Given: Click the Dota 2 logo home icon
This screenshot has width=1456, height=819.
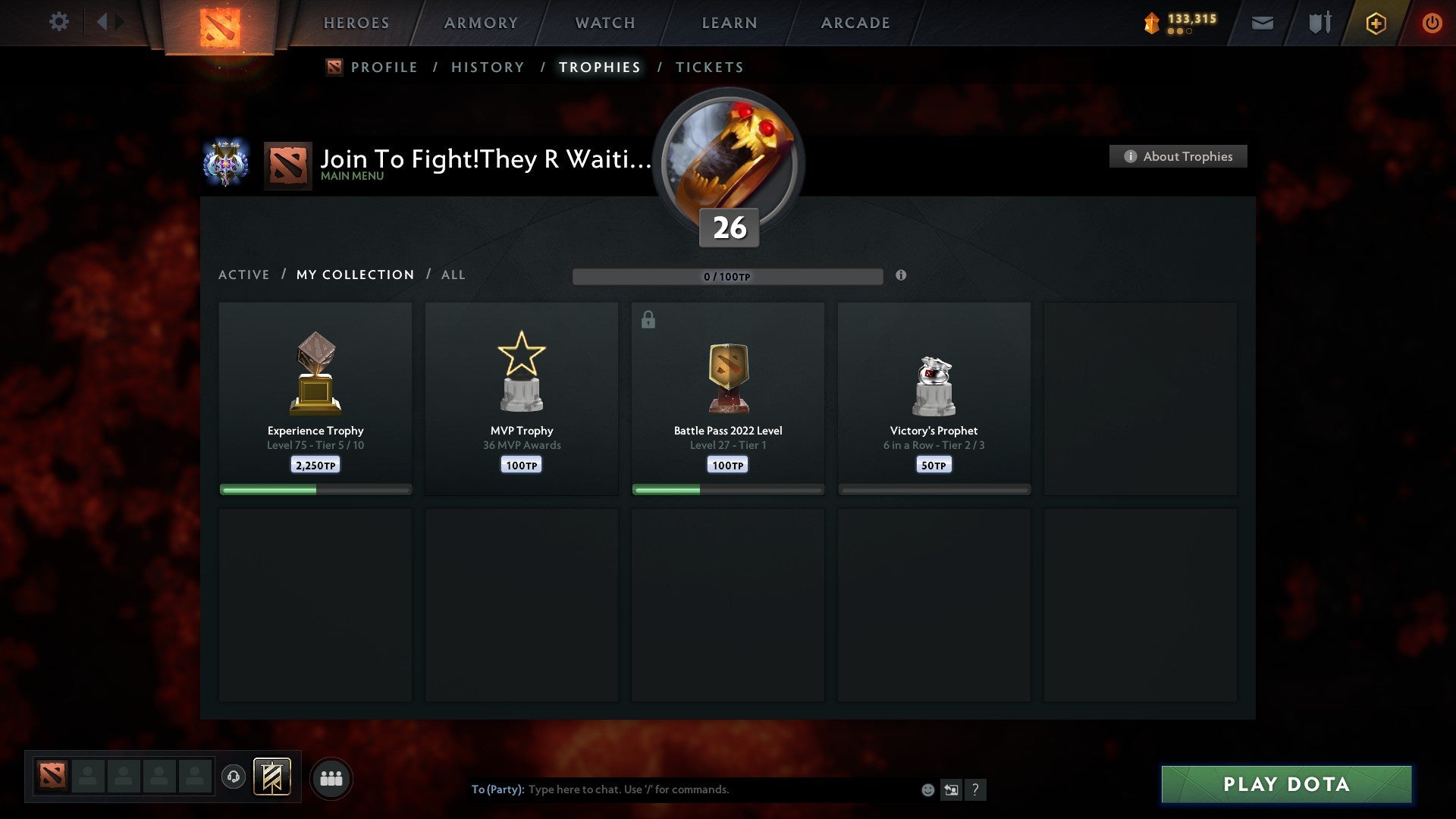Looking at the screenshot, I should pos(219,24).
